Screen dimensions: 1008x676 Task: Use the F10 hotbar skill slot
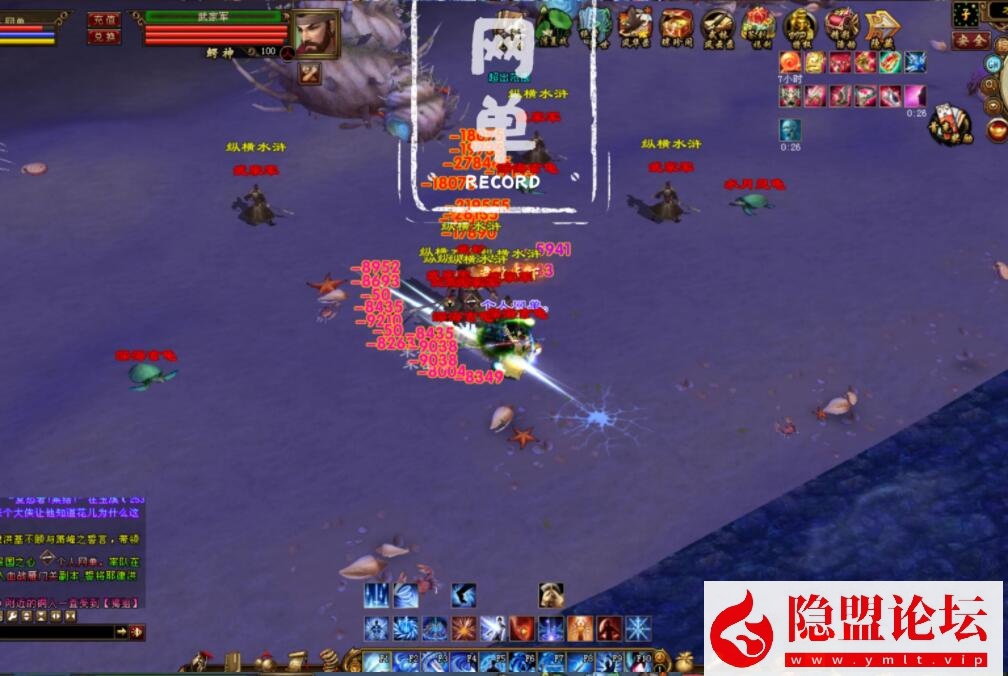point(638,661)
